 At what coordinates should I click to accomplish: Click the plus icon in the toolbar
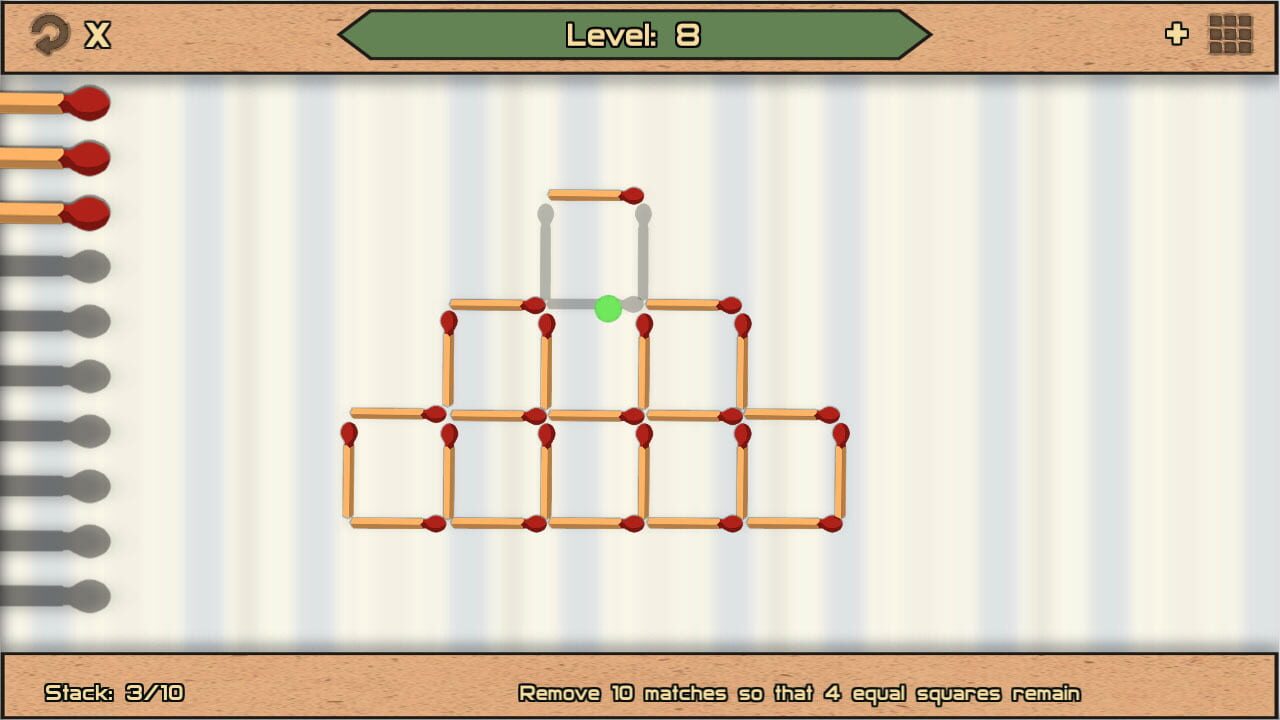(x=1177, y=34)
